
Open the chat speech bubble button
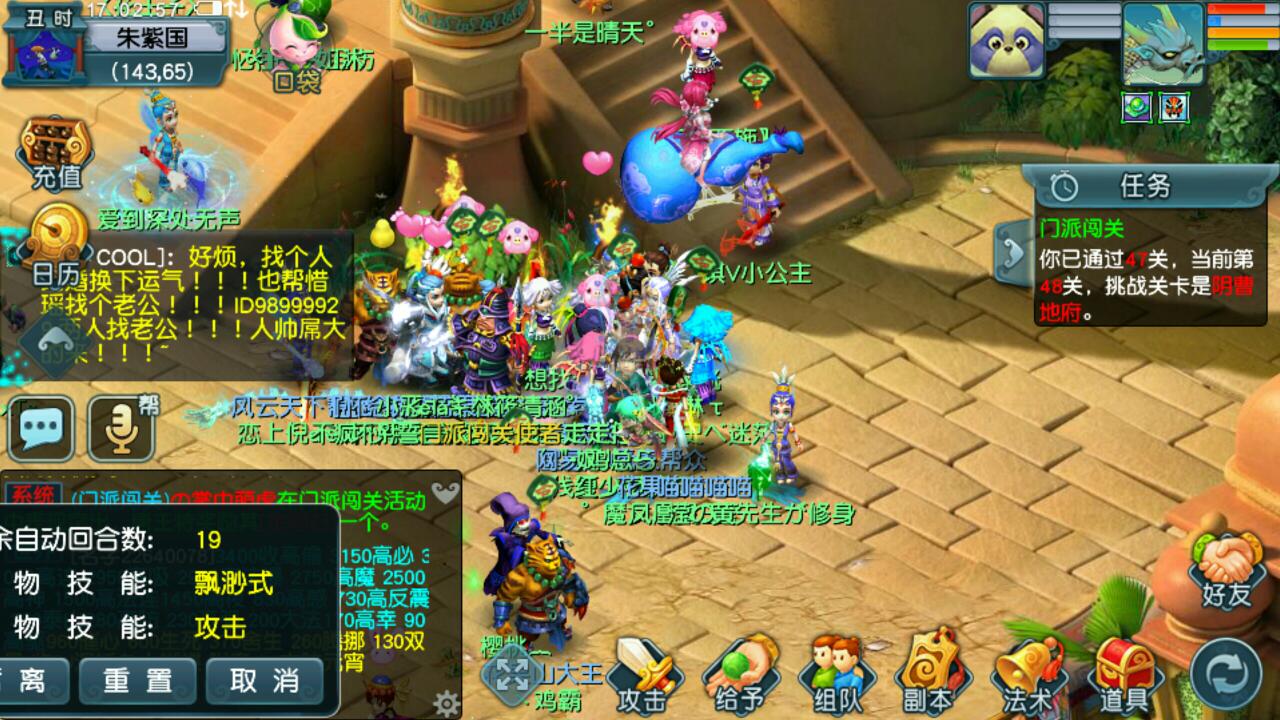click(41, 428)
